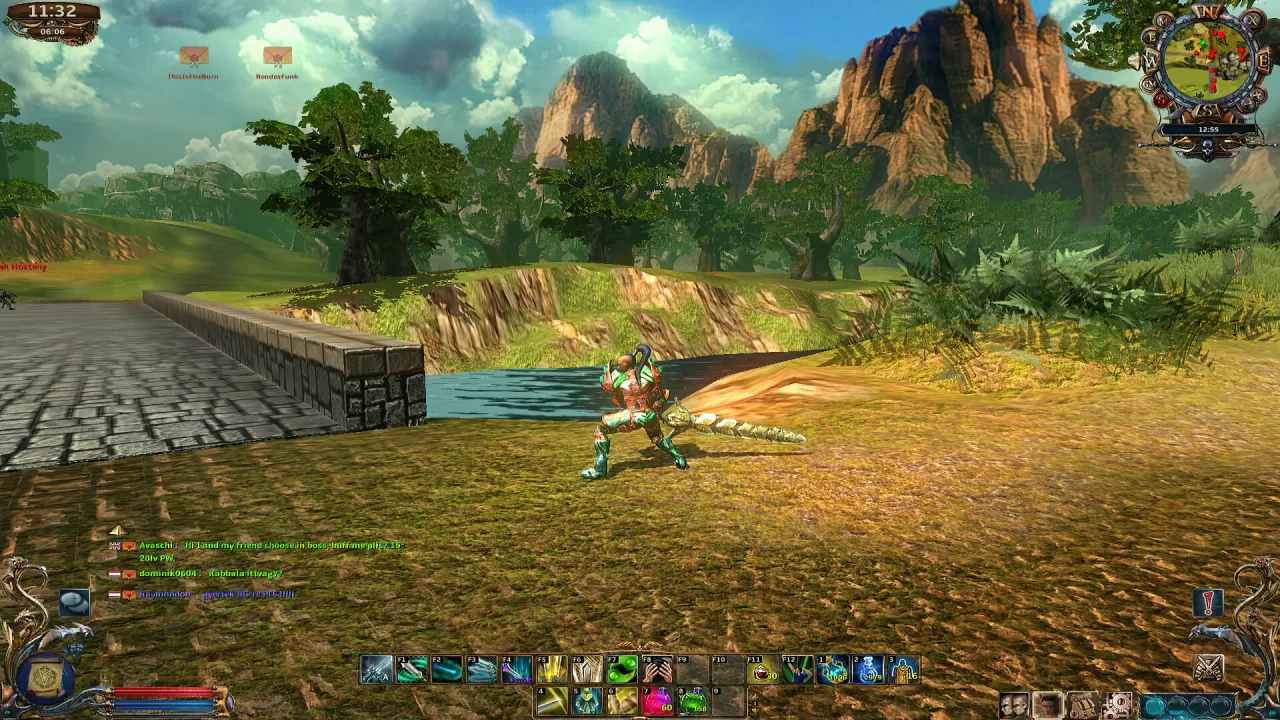Screen dimensions: 1280x720
Task: Open the two-faces social menu
Action: coord(1014,706)
